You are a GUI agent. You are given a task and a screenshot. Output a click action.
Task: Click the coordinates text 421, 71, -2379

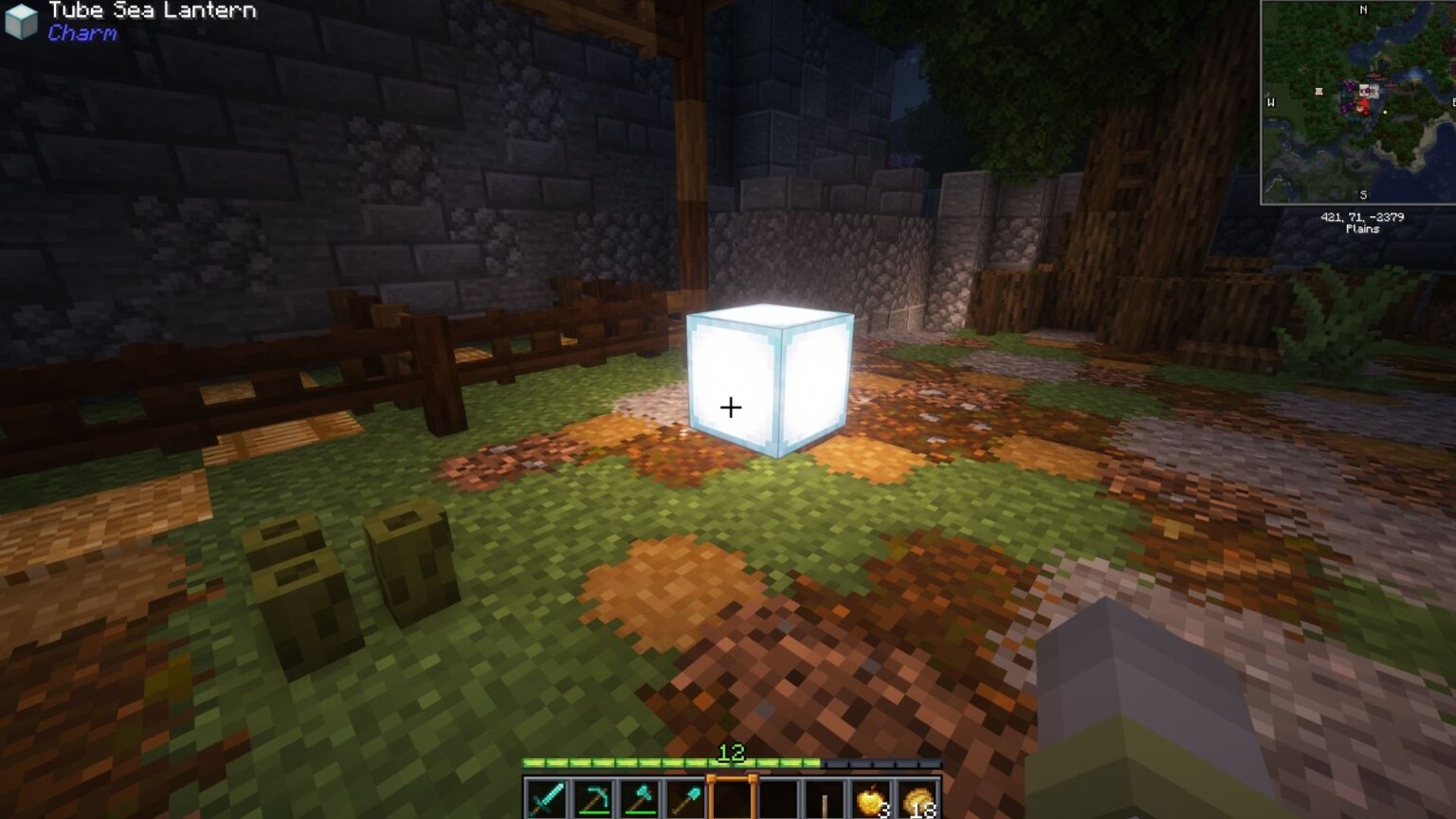[1362, 217]
